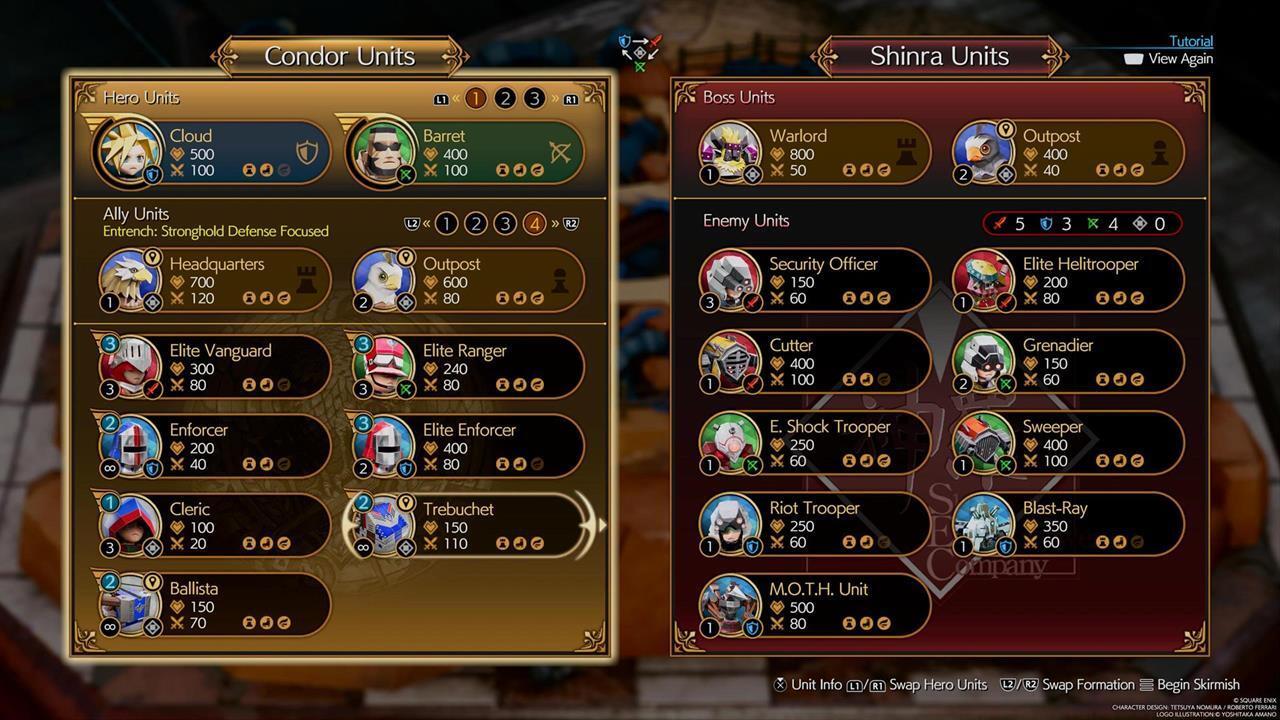Open the Tutorial link at the top right

coord(1190,41)
